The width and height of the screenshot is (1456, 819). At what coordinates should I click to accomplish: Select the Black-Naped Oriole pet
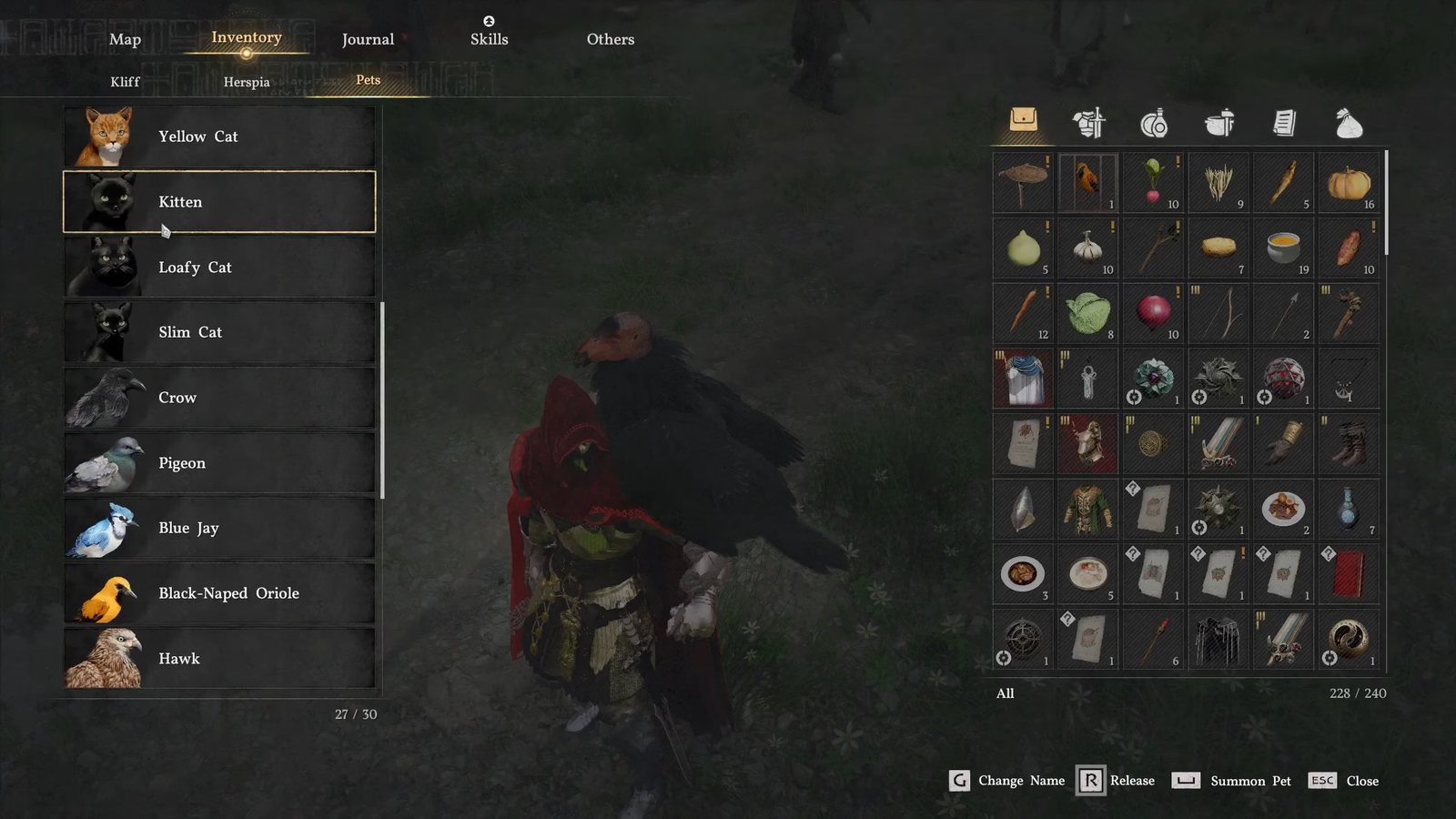[219, 593]
